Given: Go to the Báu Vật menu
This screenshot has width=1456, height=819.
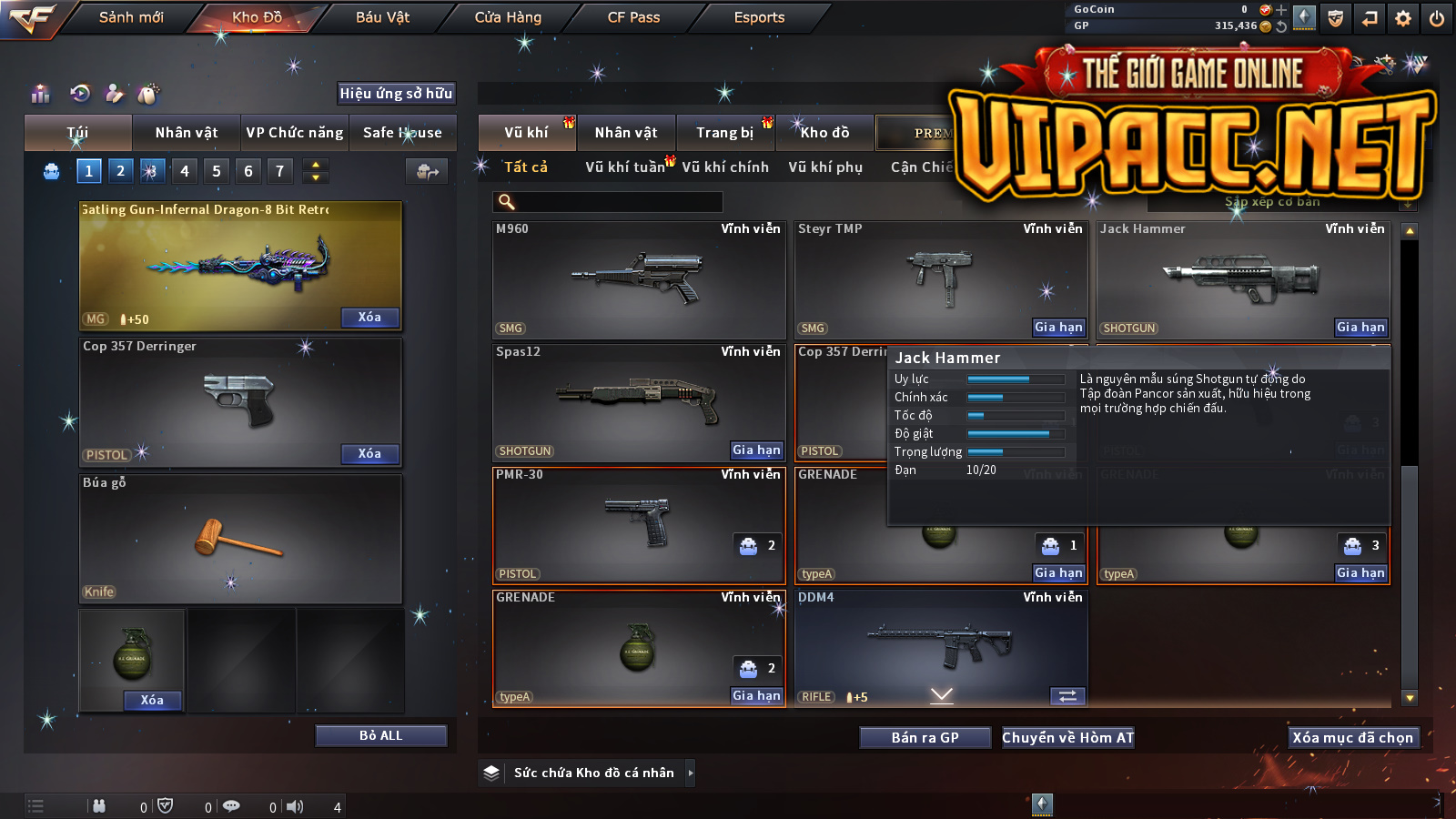Looking at the screenshot, I should pos(382,17).
